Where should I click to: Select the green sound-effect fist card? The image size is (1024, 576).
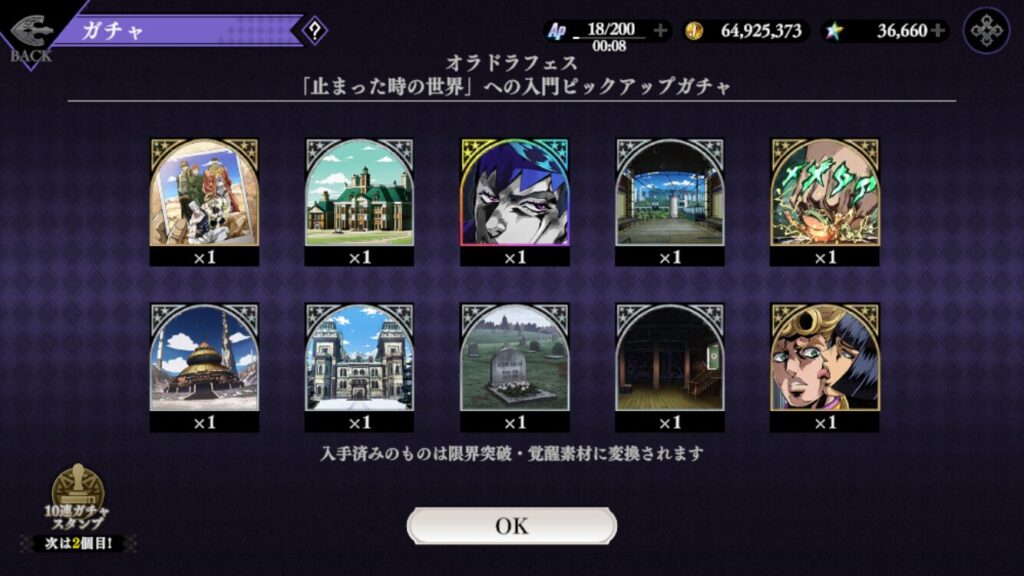pyautogui.click(x=825, y=193)
